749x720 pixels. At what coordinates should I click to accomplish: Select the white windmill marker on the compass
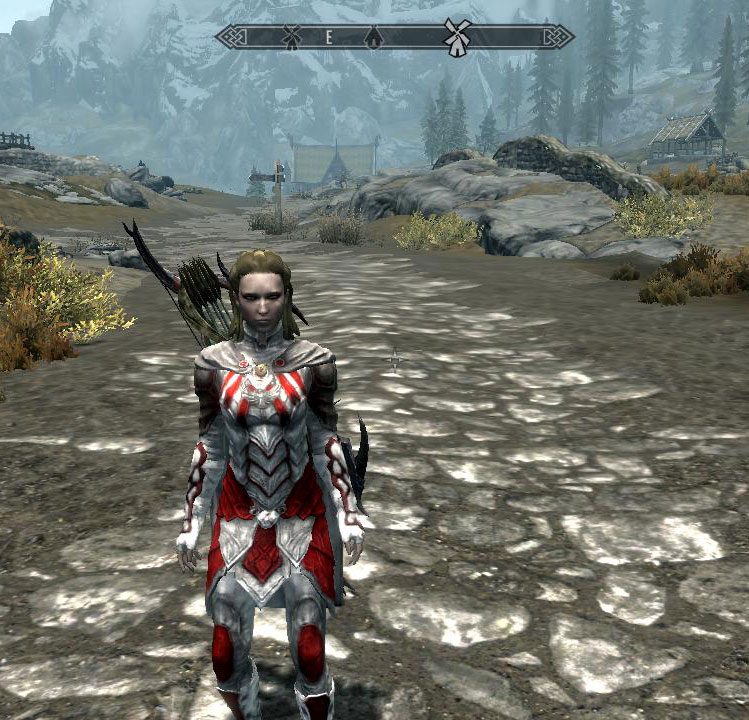click(457, 35)
